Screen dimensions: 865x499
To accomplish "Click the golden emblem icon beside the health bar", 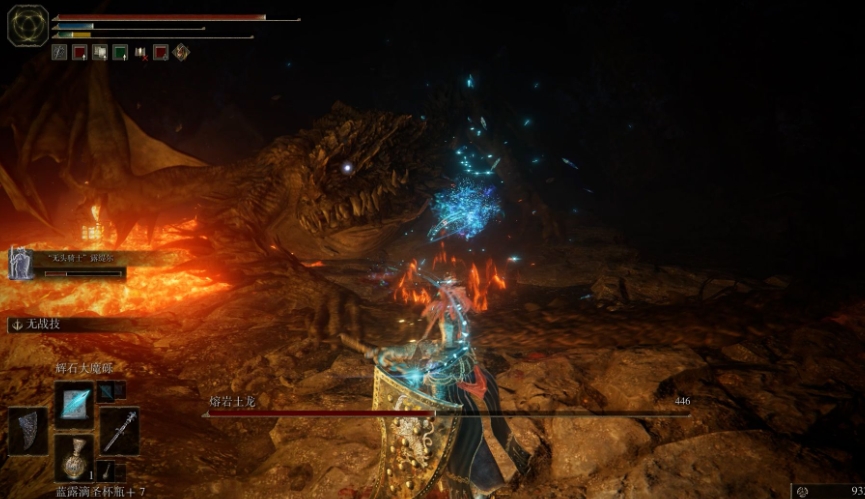I will point(27,26).
